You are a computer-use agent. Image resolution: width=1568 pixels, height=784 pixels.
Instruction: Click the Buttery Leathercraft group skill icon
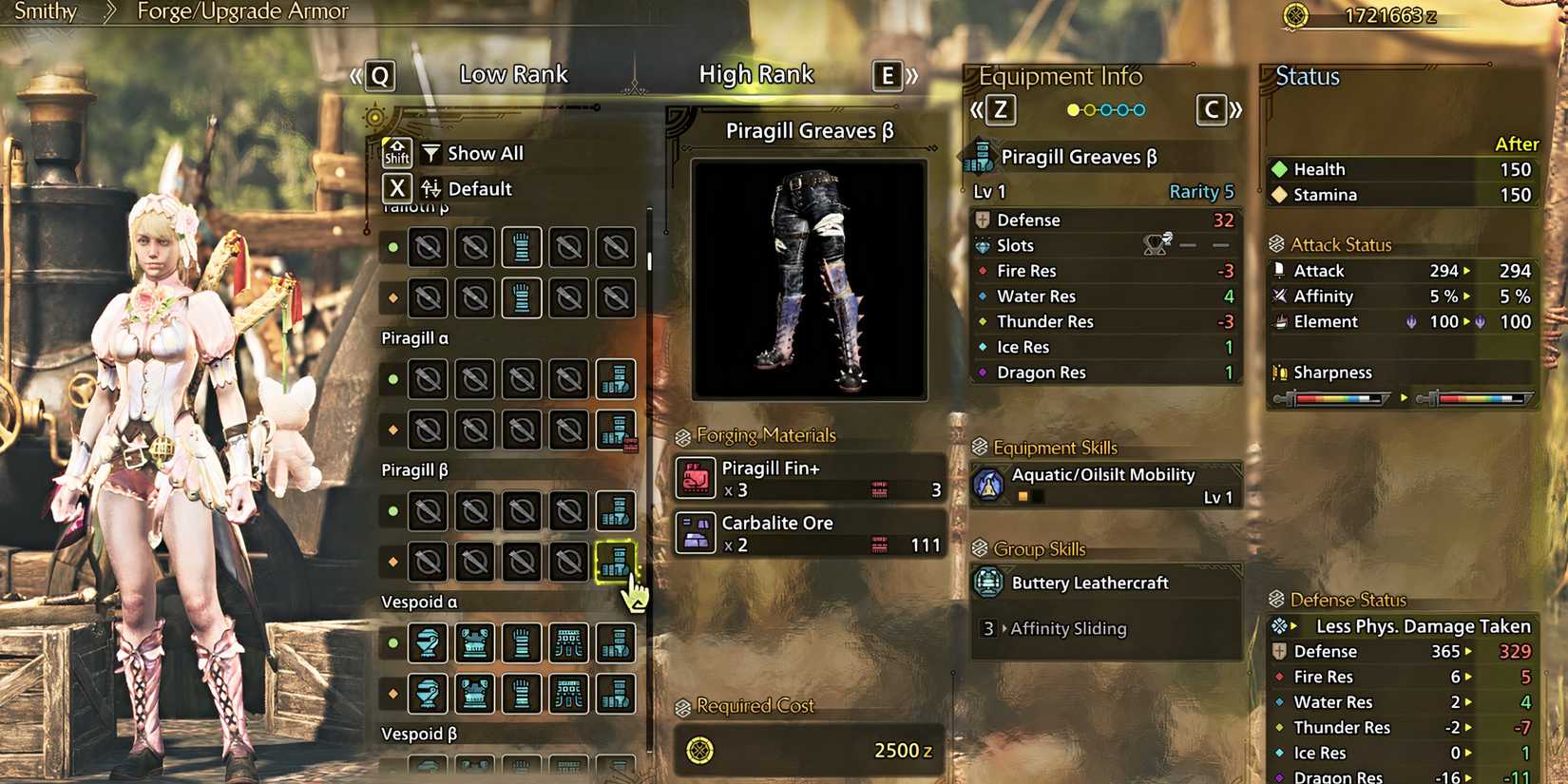pos(988,583)
